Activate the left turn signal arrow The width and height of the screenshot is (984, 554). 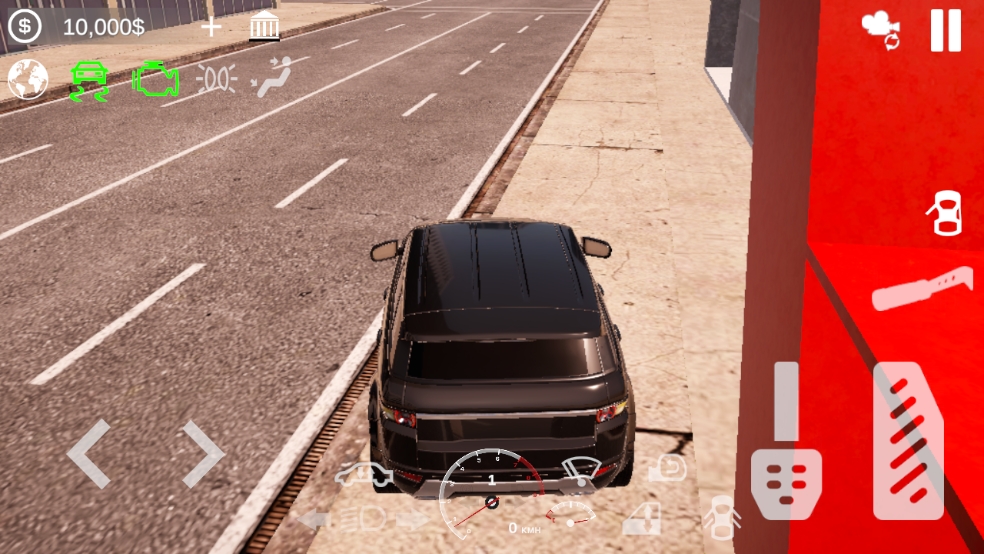(313, 518)
